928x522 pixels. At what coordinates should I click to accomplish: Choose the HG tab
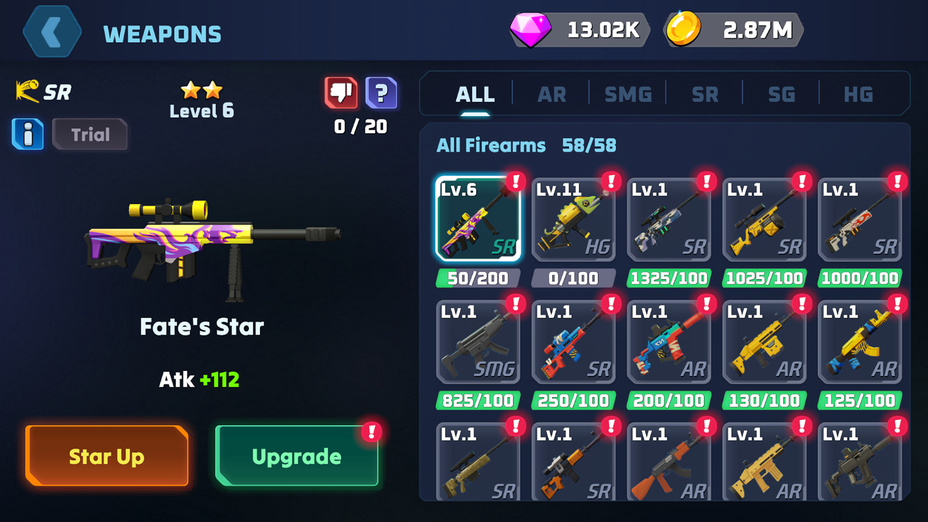coord(858,94)
